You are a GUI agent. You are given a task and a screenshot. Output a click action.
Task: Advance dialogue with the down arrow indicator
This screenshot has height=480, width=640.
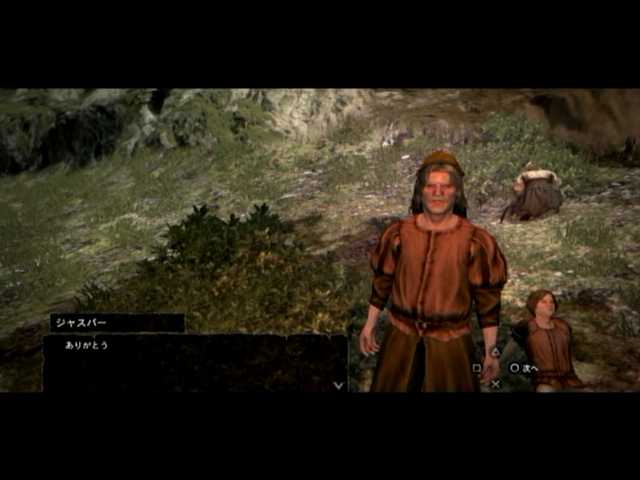pyautogui.click(x=338, y=384)
